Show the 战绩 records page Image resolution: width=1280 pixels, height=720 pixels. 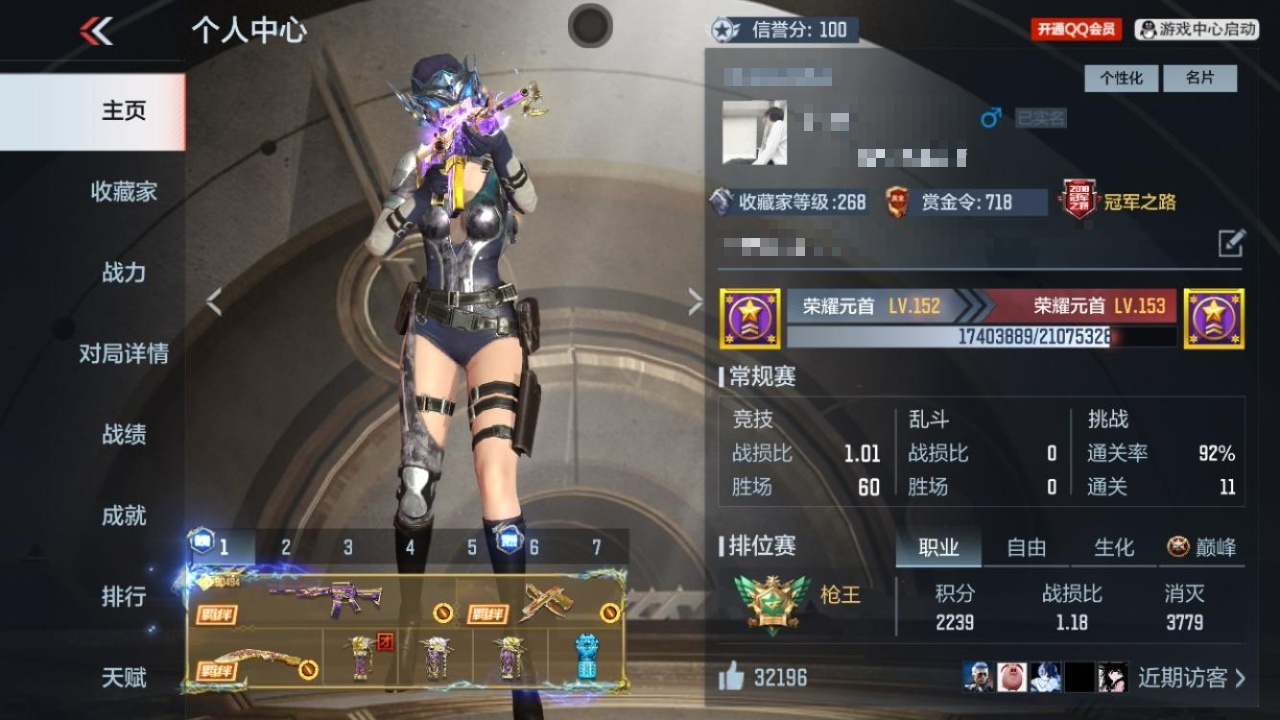coord(124,434)
